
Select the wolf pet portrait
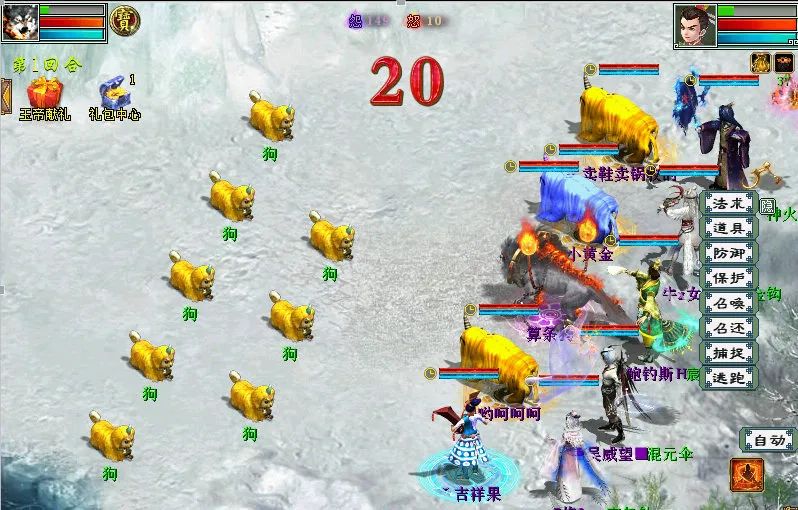(x=19, y=21)
